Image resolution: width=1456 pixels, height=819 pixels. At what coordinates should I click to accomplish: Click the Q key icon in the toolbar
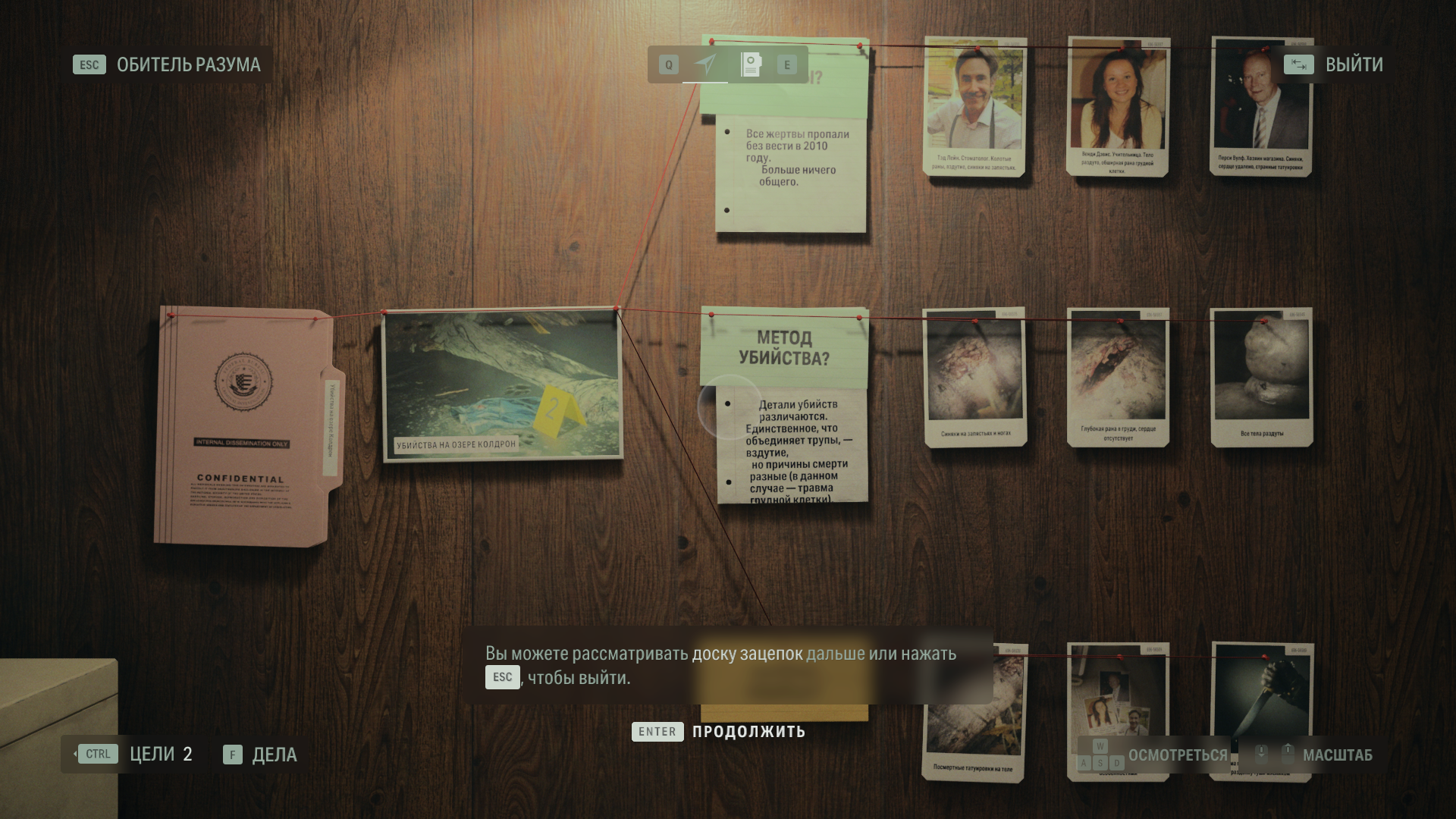click(x=667, y=64)
